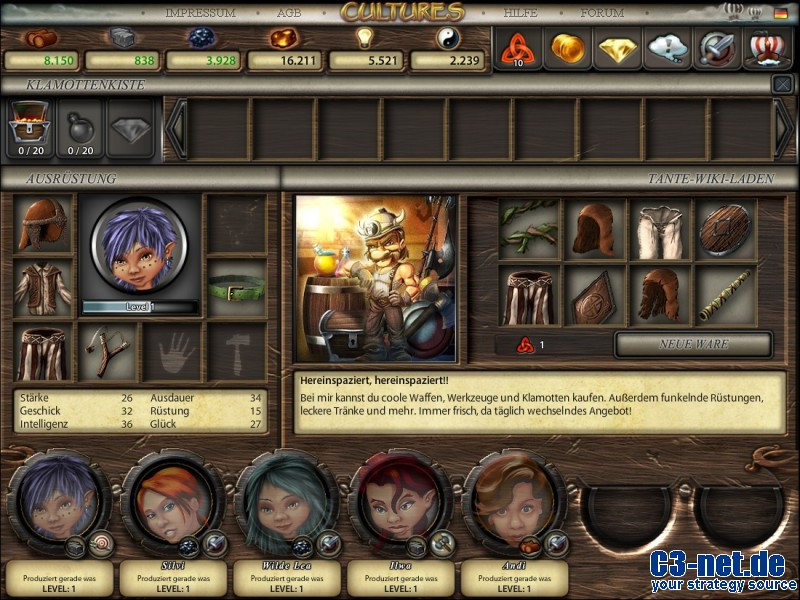
Task: Select the wooden flute shop item
Action: [x=725, y=295]
